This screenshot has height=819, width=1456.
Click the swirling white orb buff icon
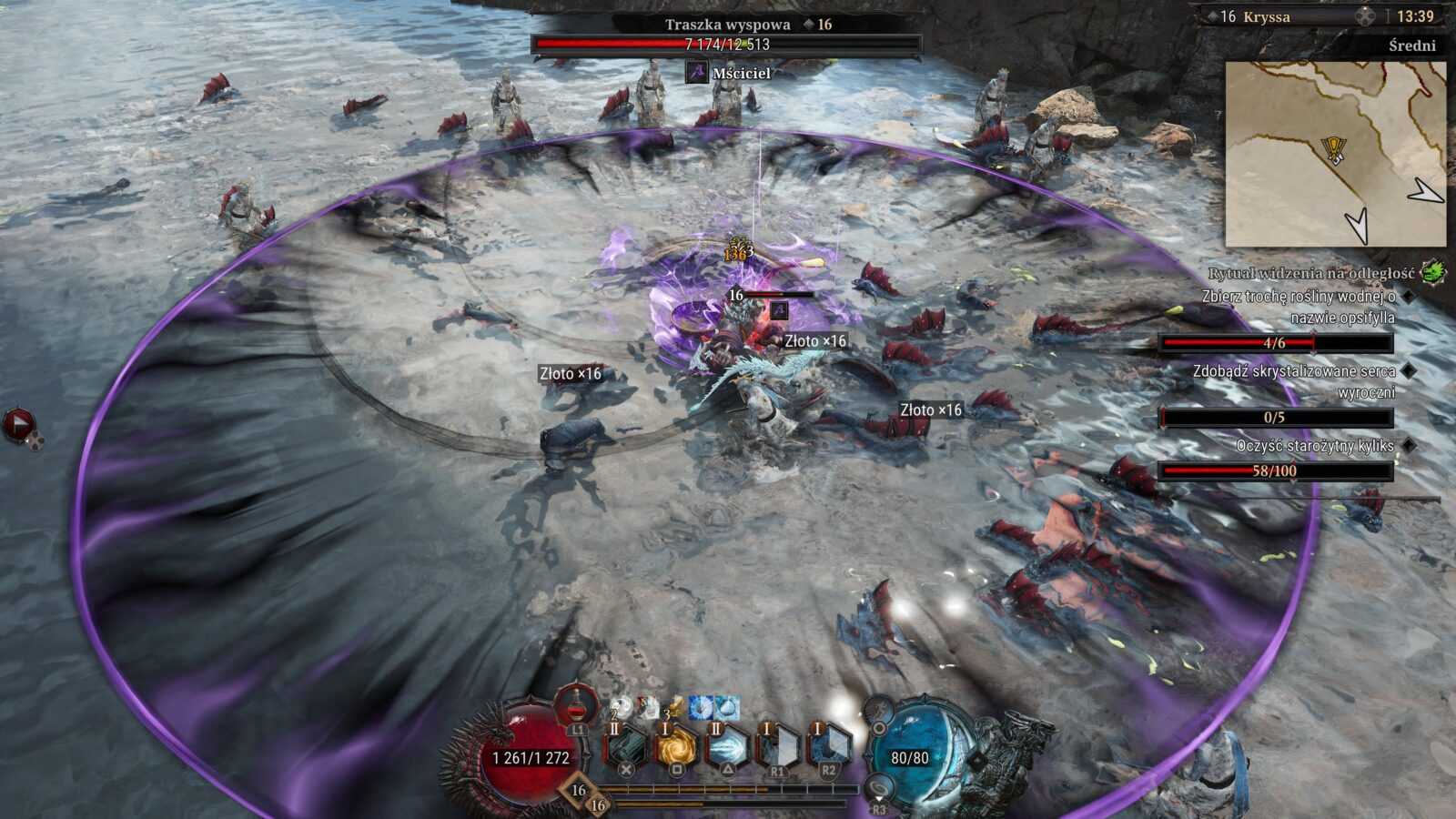click(622, 708)
